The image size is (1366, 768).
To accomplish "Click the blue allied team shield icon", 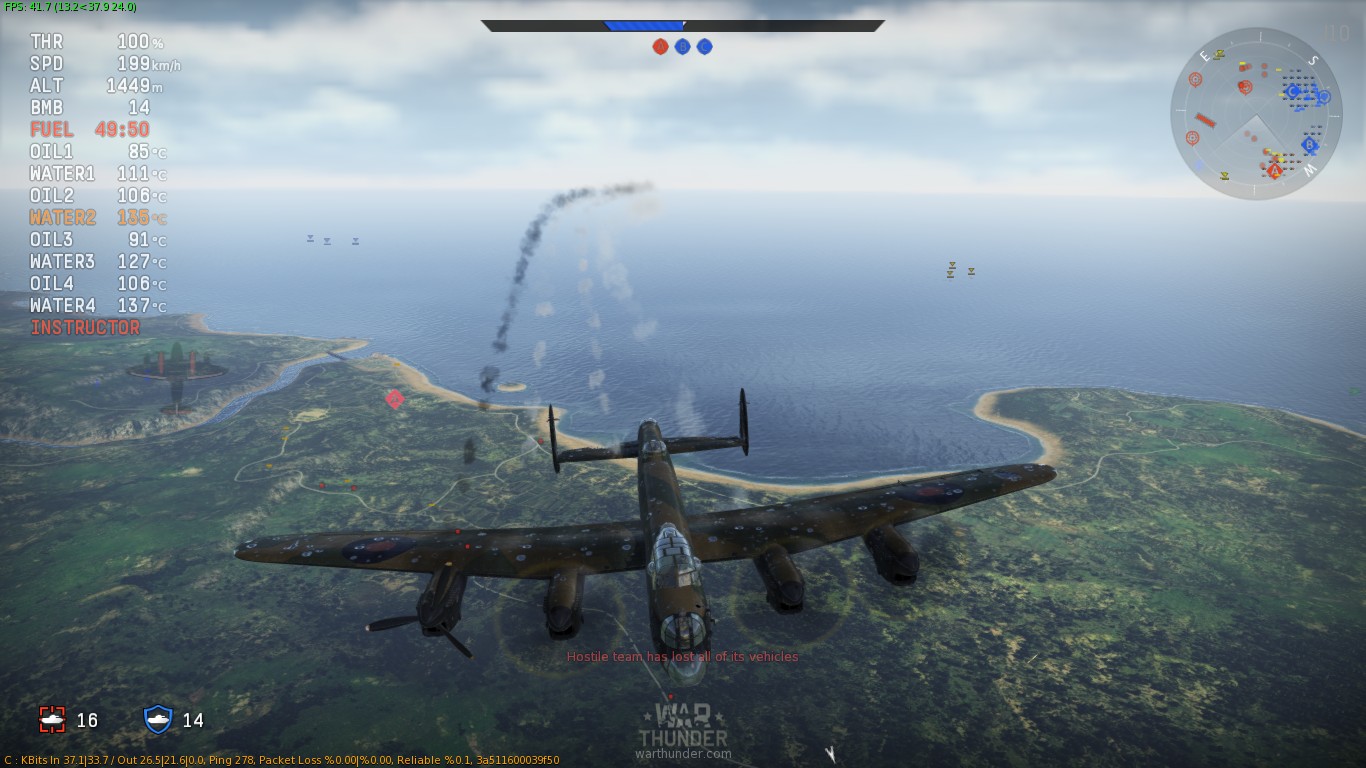I will tap(158, 719).
